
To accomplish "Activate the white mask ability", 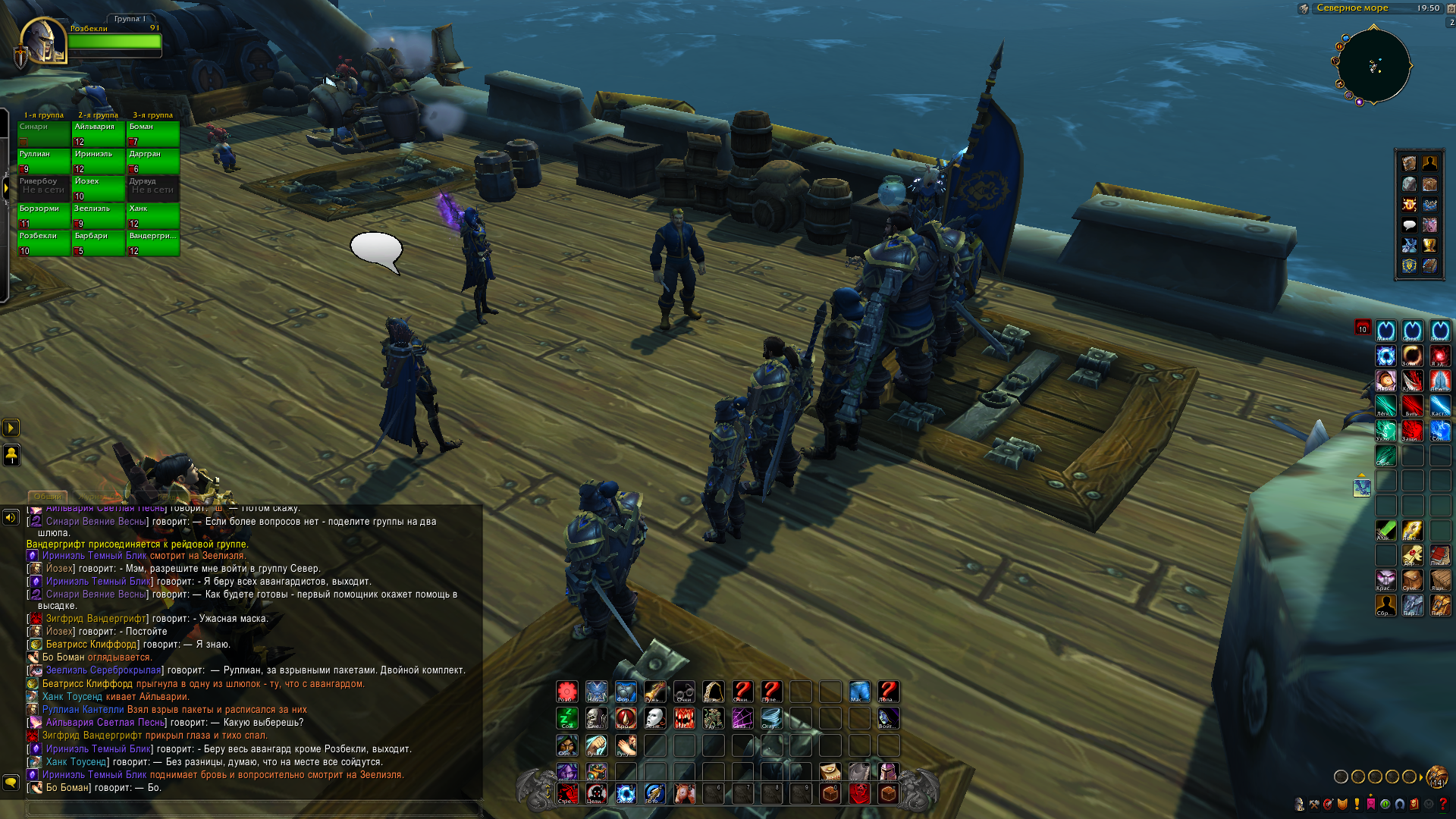I will point(654,717).
